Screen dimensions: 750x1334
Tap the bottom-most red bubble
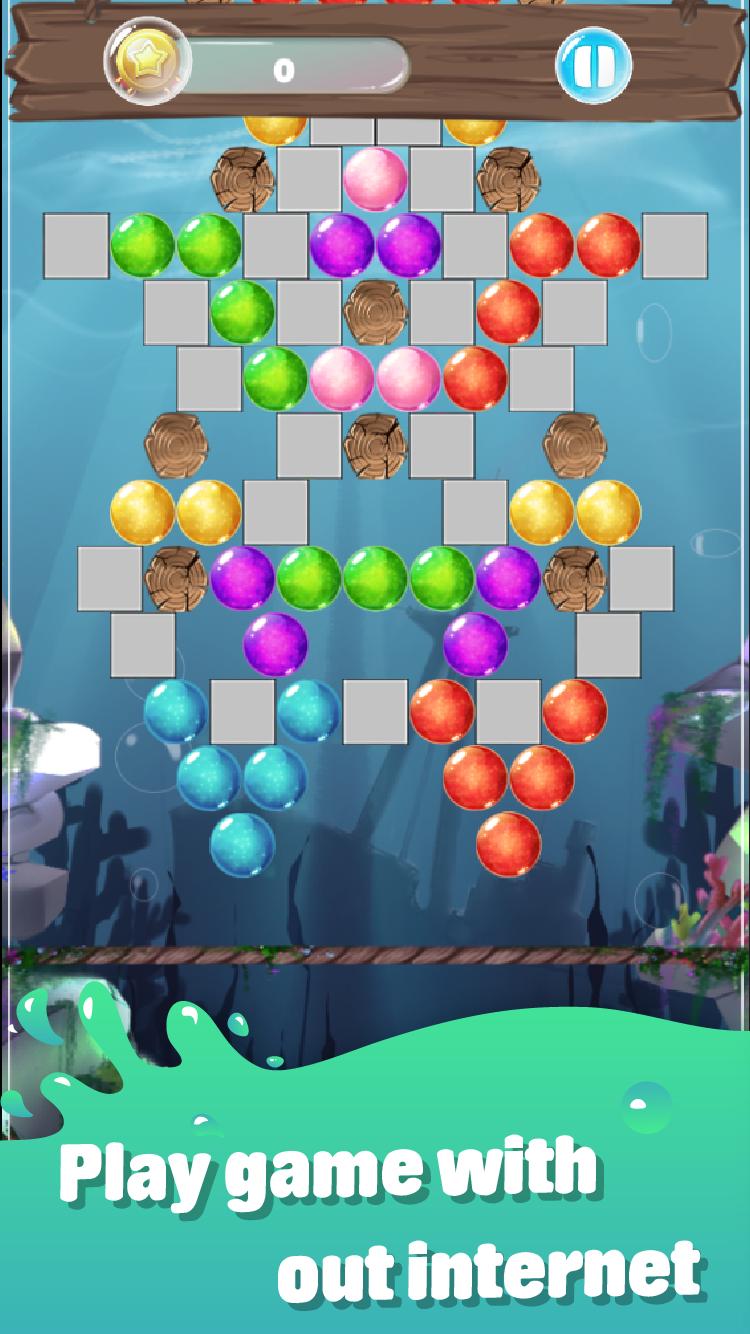pos(508,844)
